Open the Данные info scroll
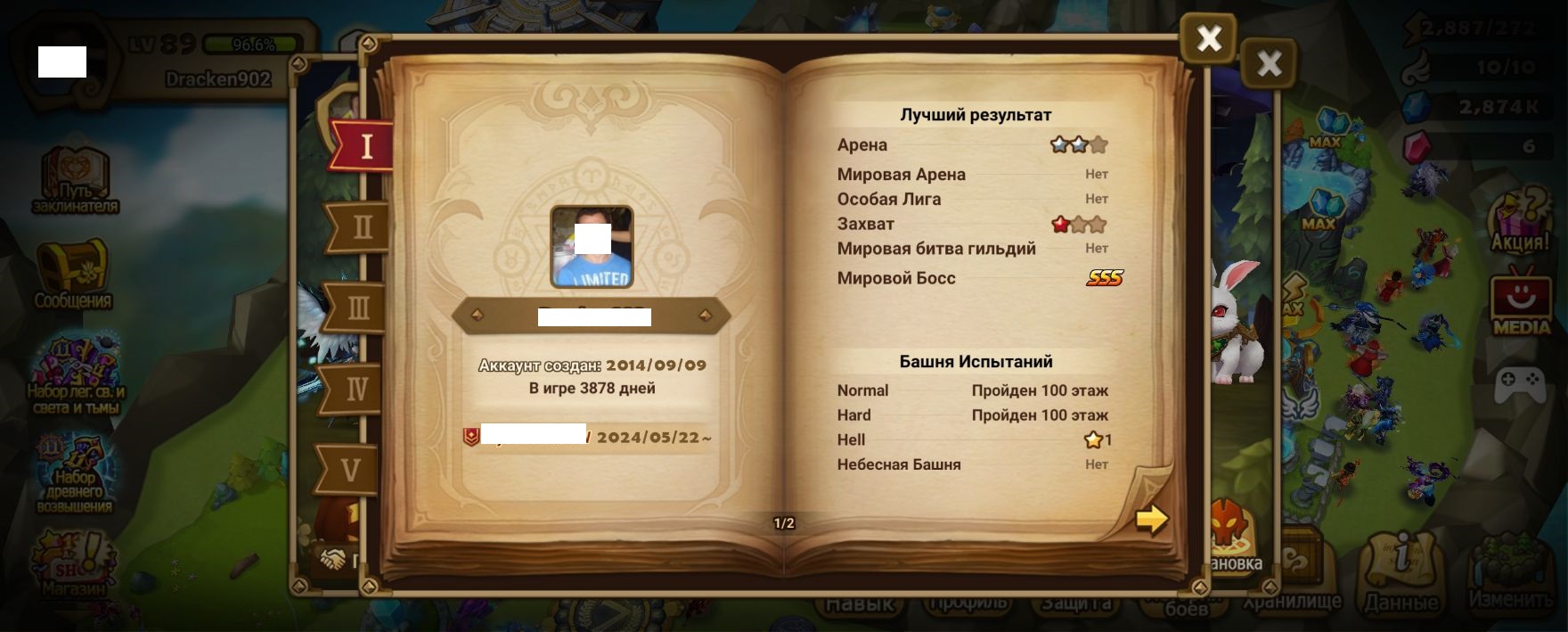This screenshot has width=1568, height=632. (1401, 570)
